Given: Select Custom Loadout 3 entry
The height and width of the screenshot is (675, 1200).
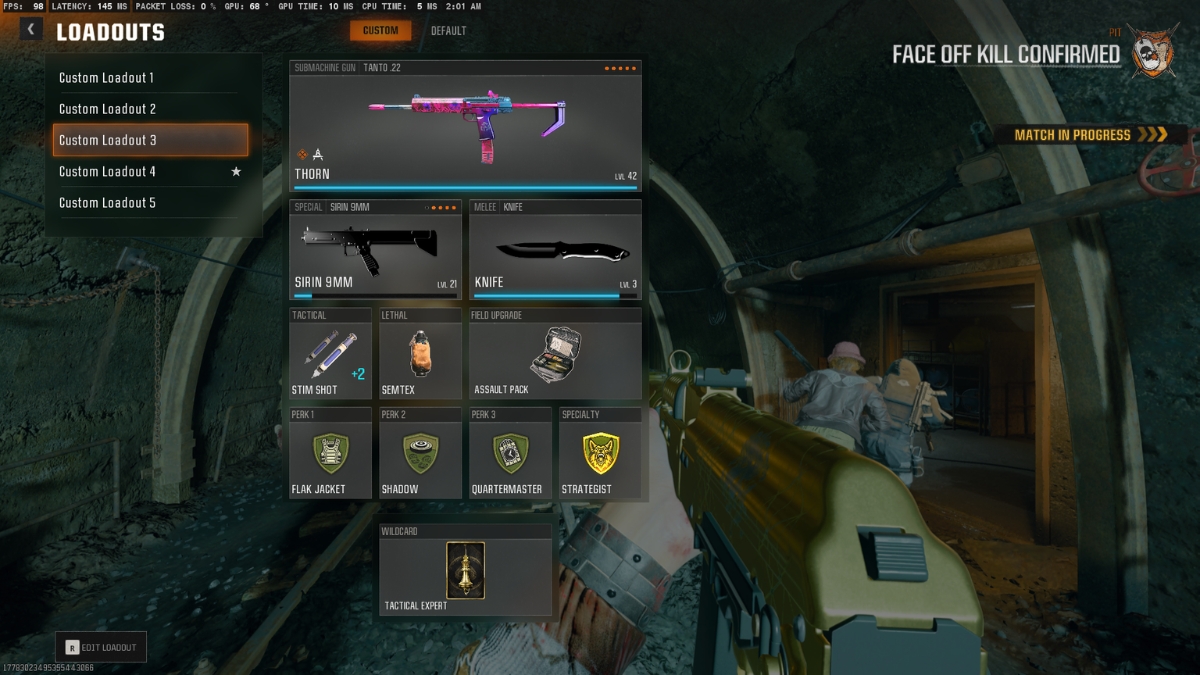Looking at the screenshot, I should tap(150, 140).
